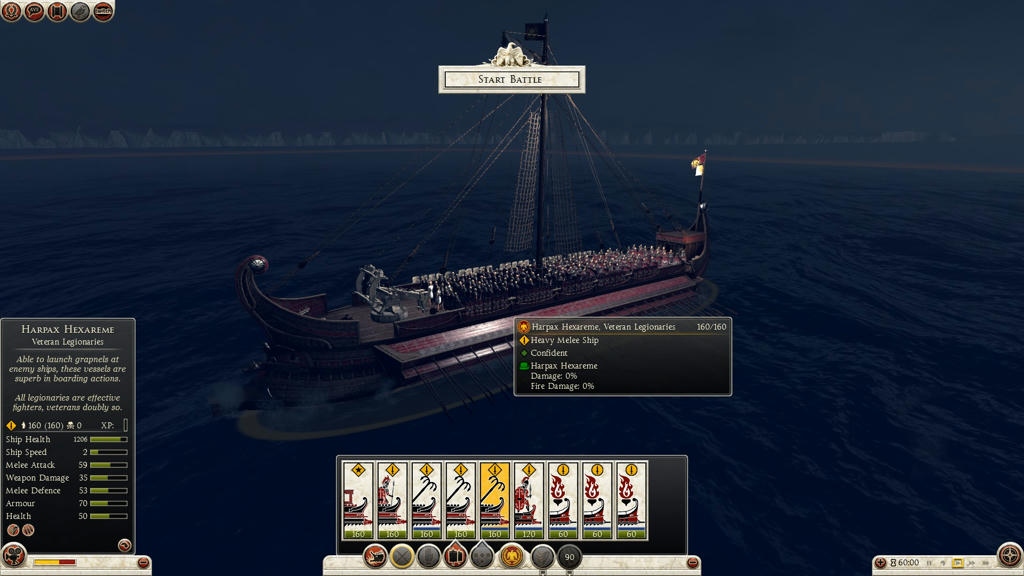Screen dimensions: 1024x576
Task: Open the chat speech-bubble icon
Action: (34, 12)
